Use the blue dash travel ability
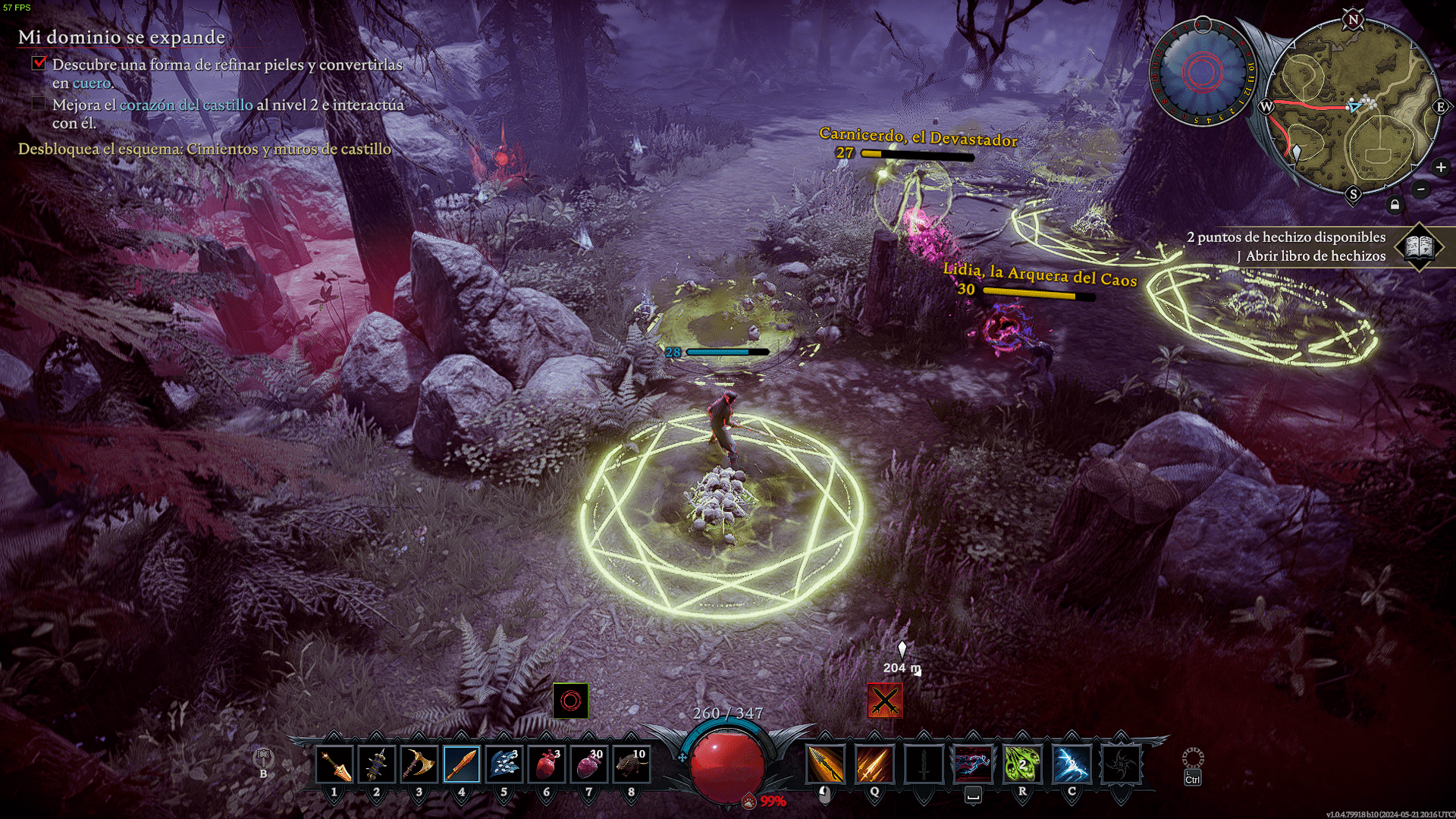The width and height of the screenshot is (1456, 819). (x=973, y=764)
